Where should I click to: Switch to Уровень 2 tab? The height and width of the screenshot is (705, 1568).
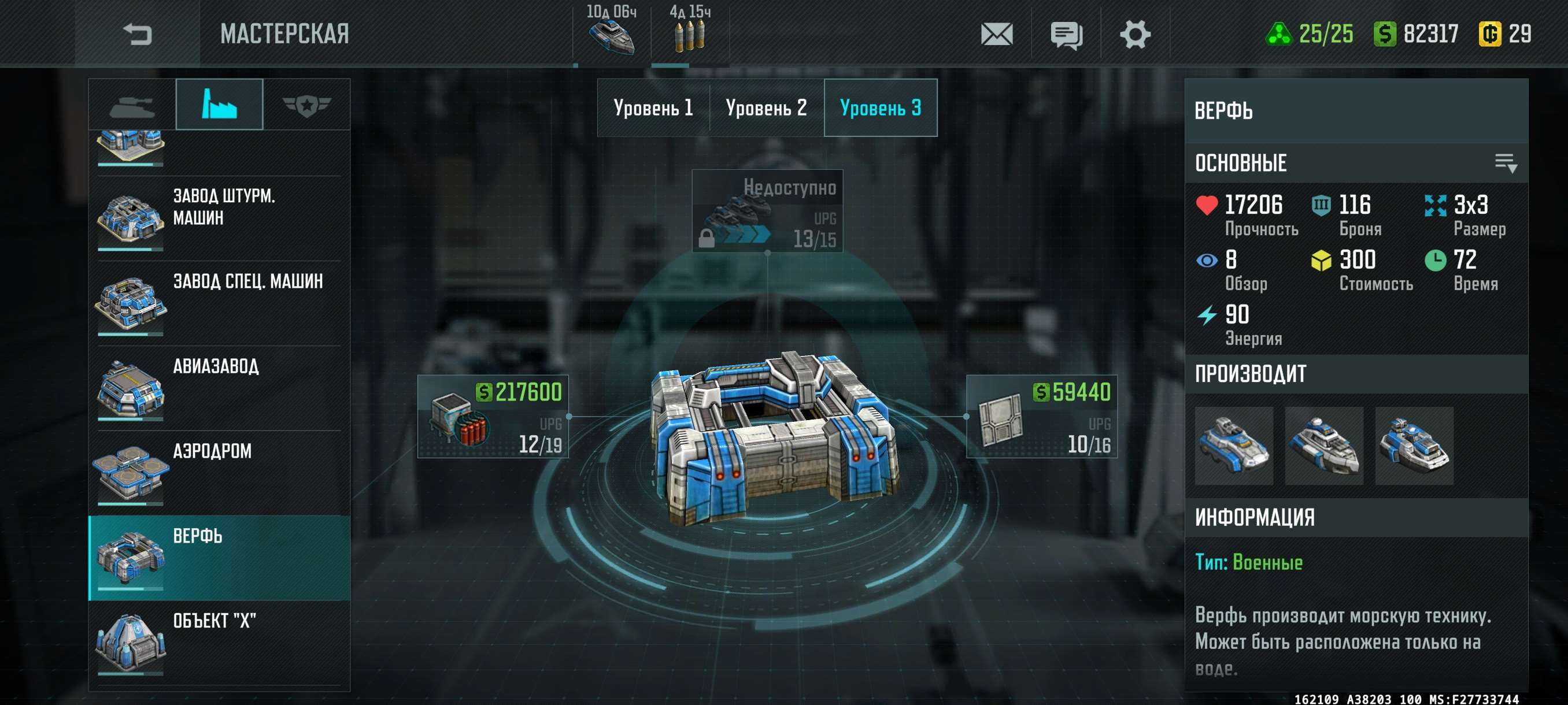(x=766, y=108)
